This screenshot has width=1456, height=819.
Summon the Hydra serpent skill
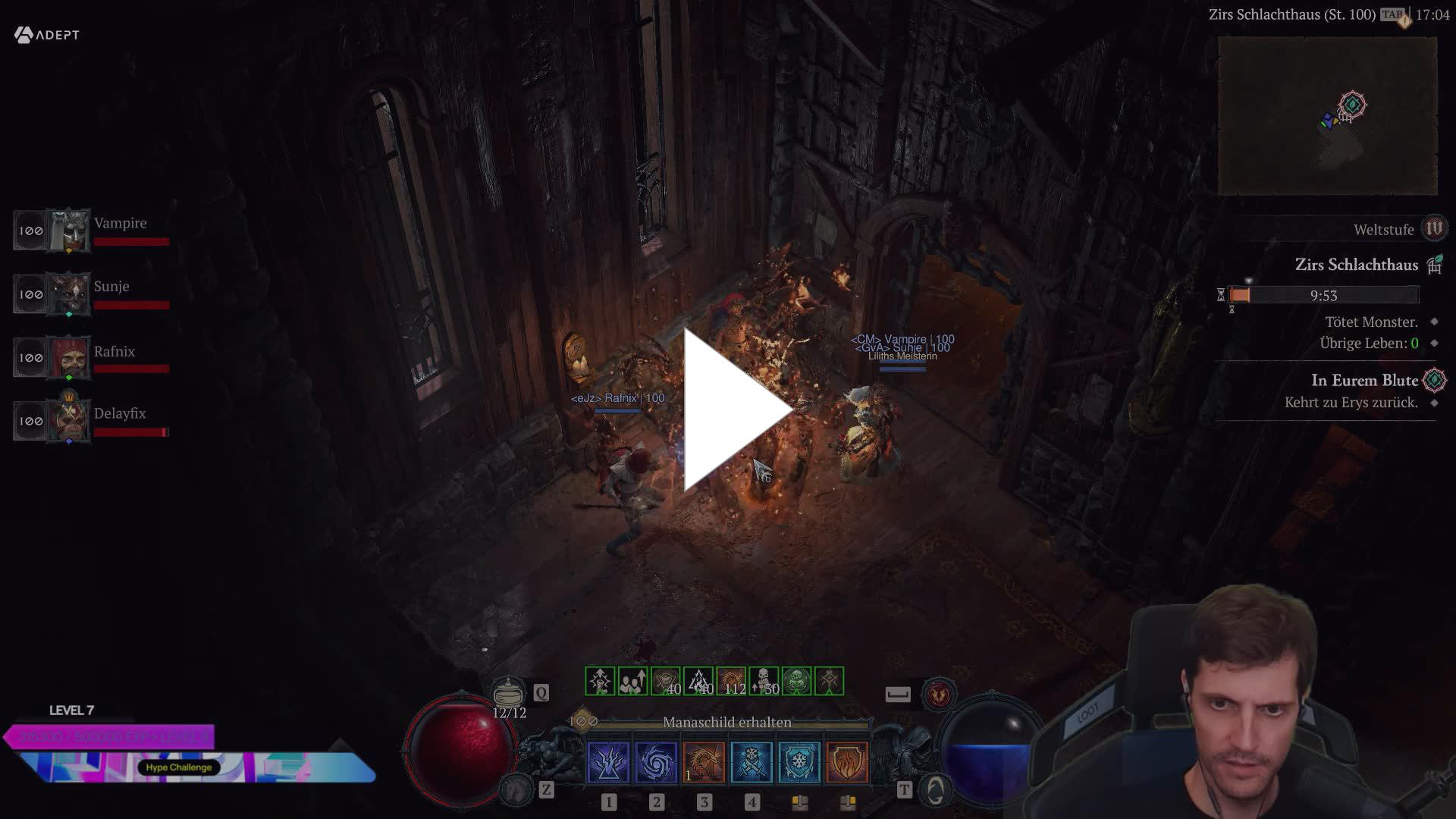(x=704, y=762)
